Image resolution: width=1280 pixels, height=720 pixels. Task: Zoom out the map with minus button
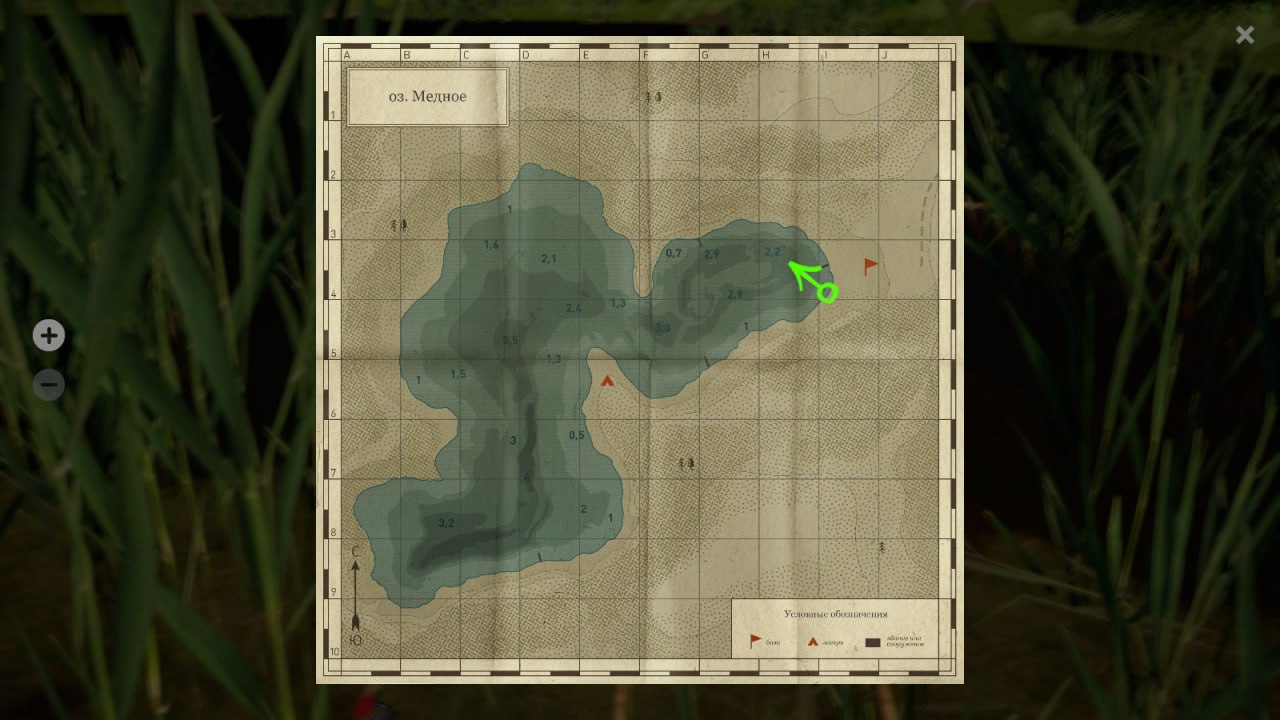click(49, 384)
